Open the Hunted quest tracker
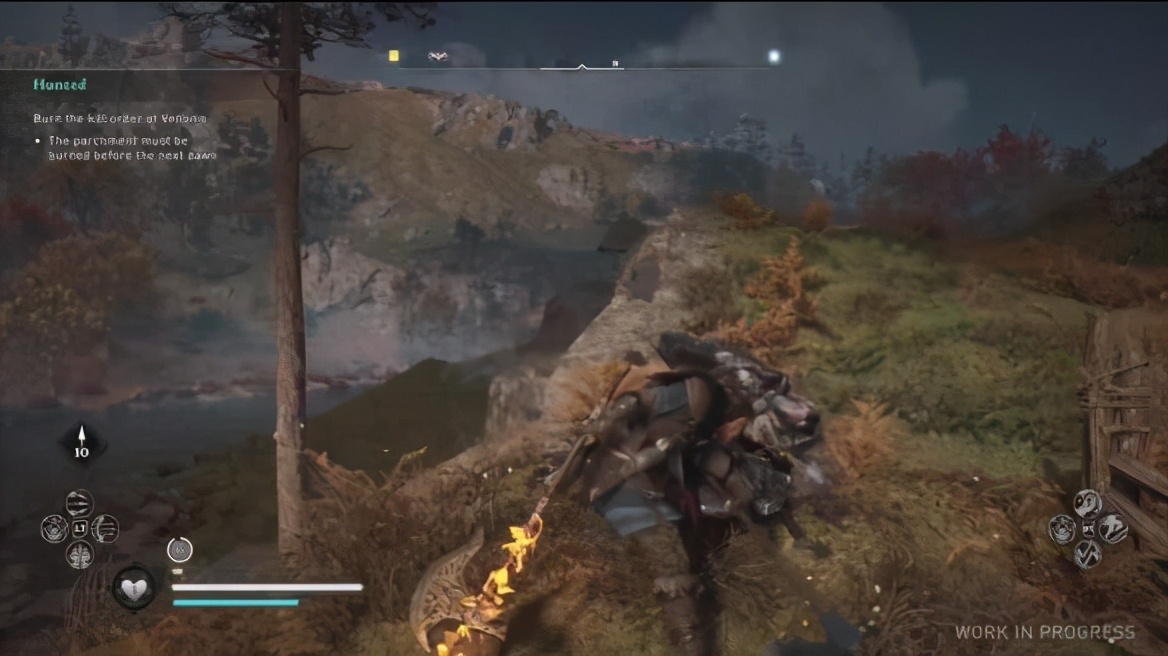 tap(60, 85)
